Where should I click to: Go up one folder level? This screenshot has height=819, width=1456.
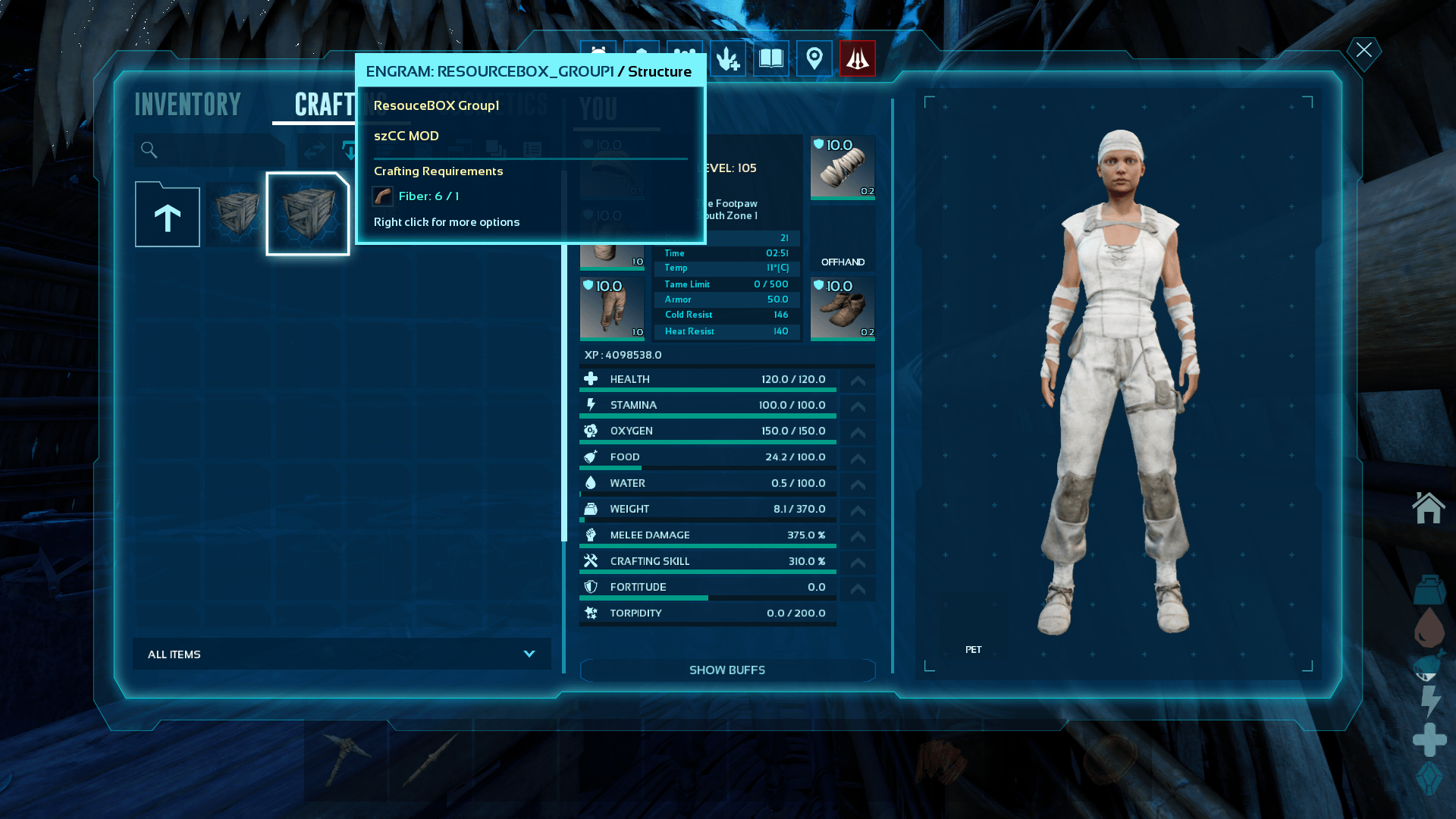168,216
